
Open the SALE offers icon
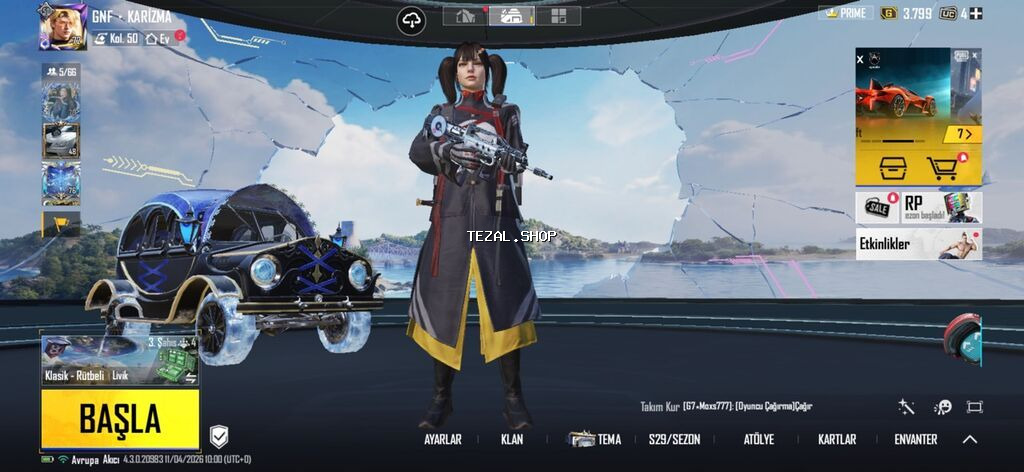pyautogui.click(x=879, y=207)
